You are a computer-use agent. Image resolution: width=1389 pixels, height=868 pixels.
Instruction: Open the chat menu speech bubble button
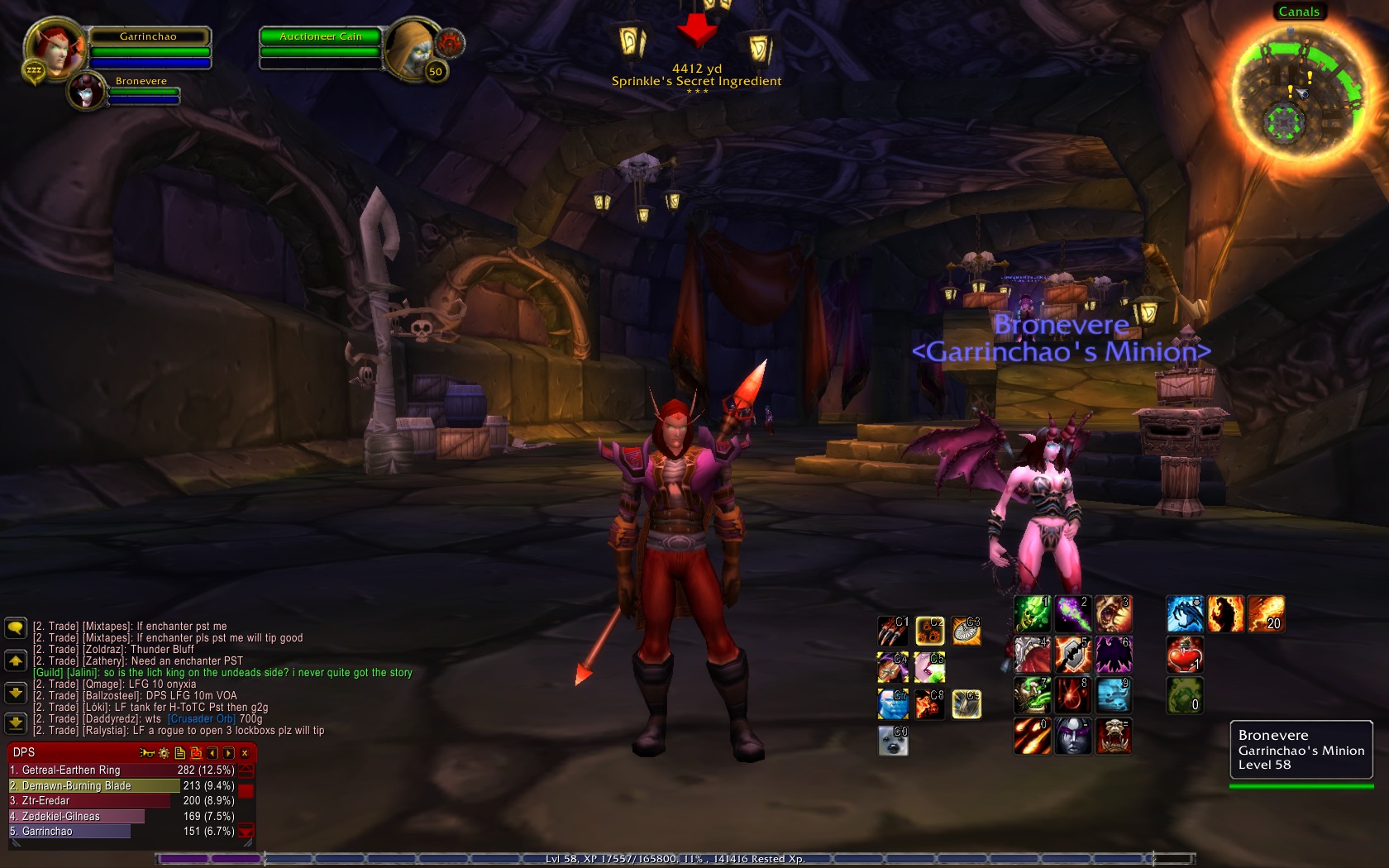point(16,628)
